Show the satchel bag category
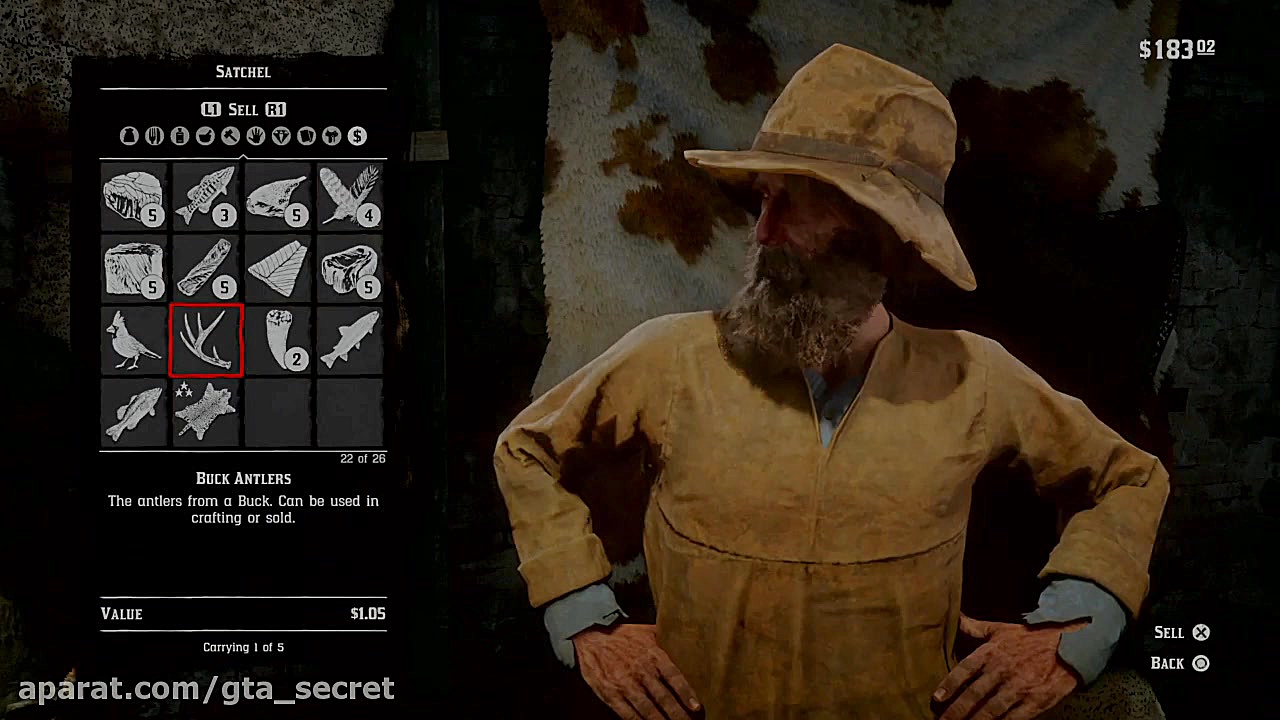Screen dimensions: 1280x720 coord(129,136)
